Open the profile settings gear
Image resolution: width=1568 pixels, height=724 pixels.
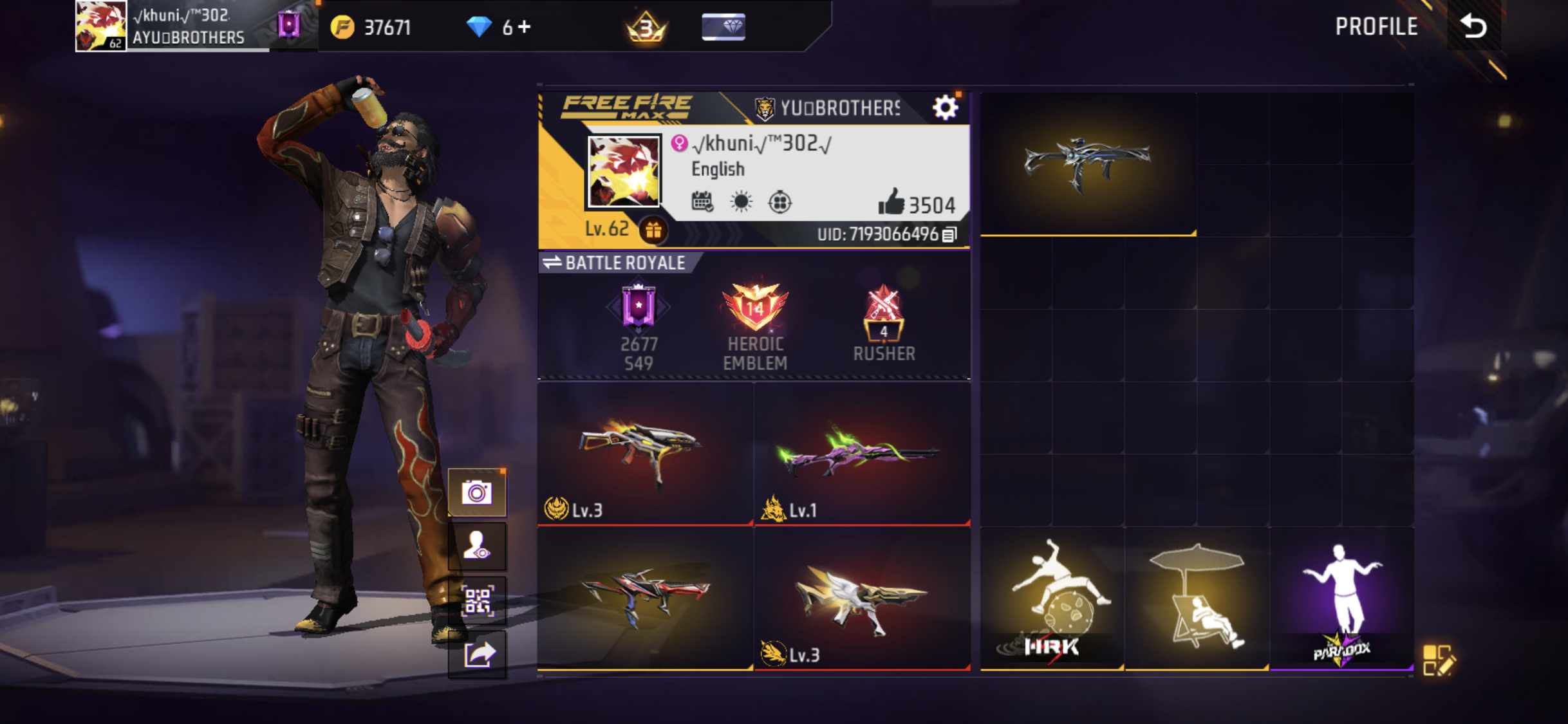[946, 108]
